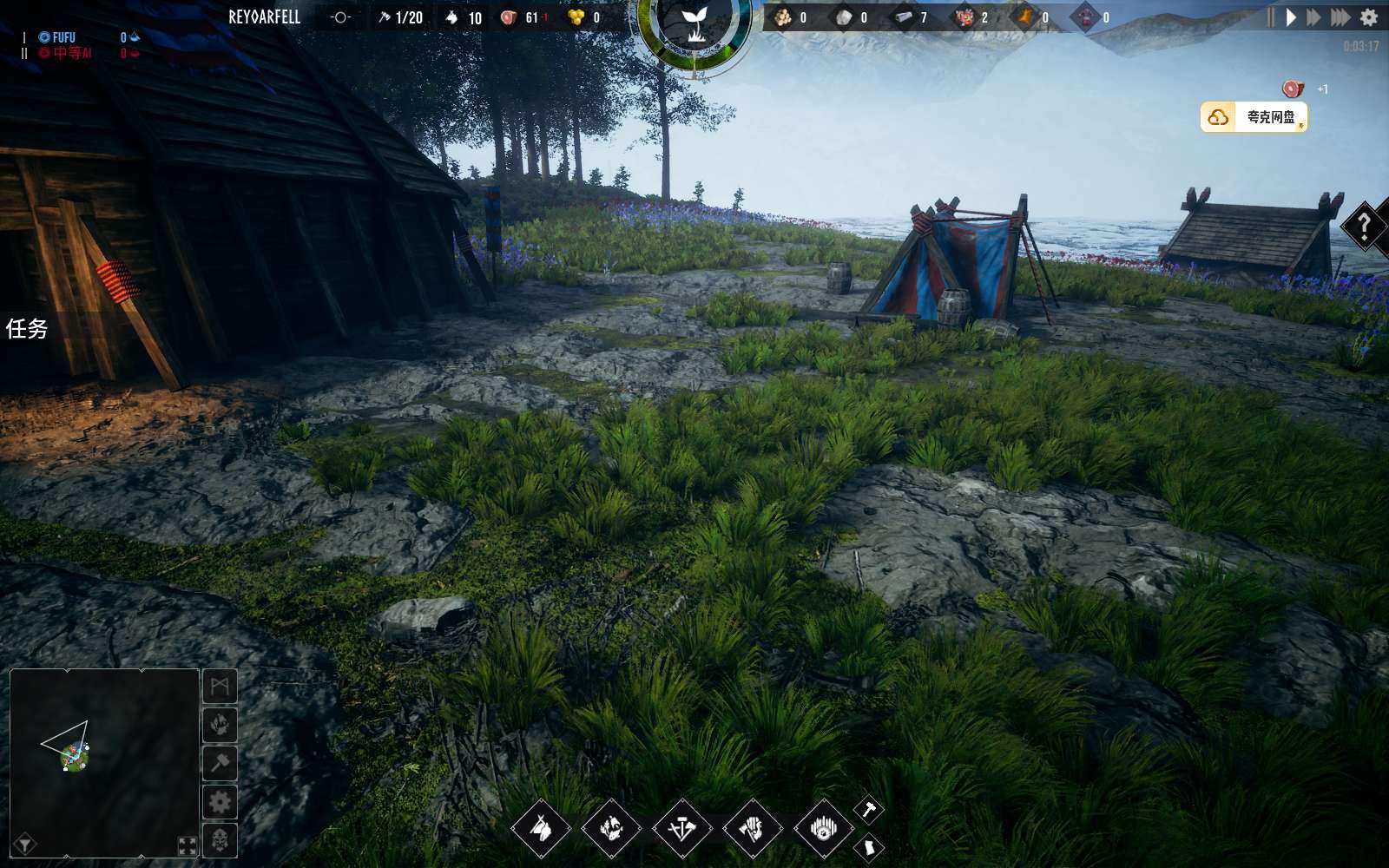
Task: Expand the minimap to full size
Action: [x=187, y=845]
